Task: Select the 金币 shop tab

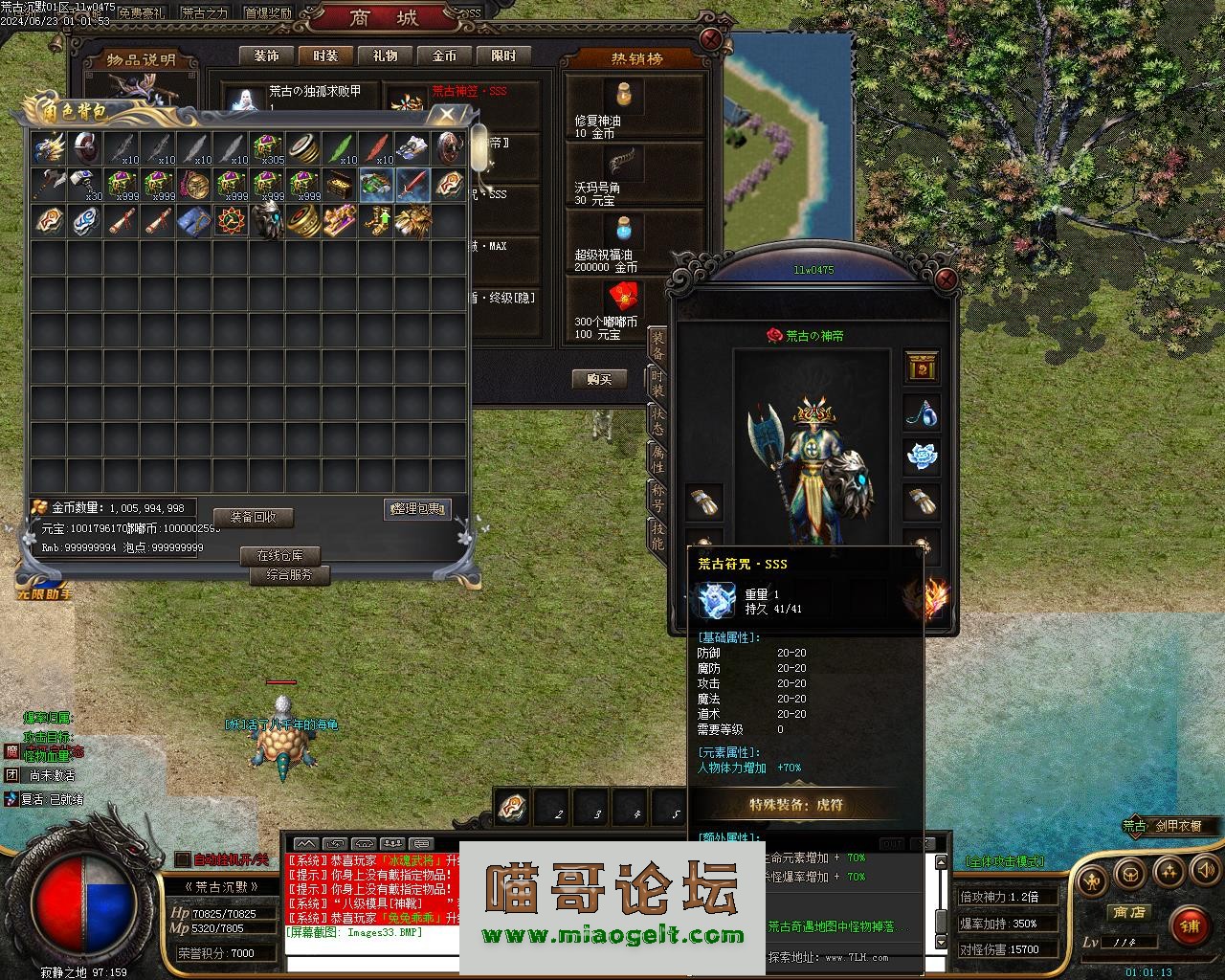Action: pos(444,56)
